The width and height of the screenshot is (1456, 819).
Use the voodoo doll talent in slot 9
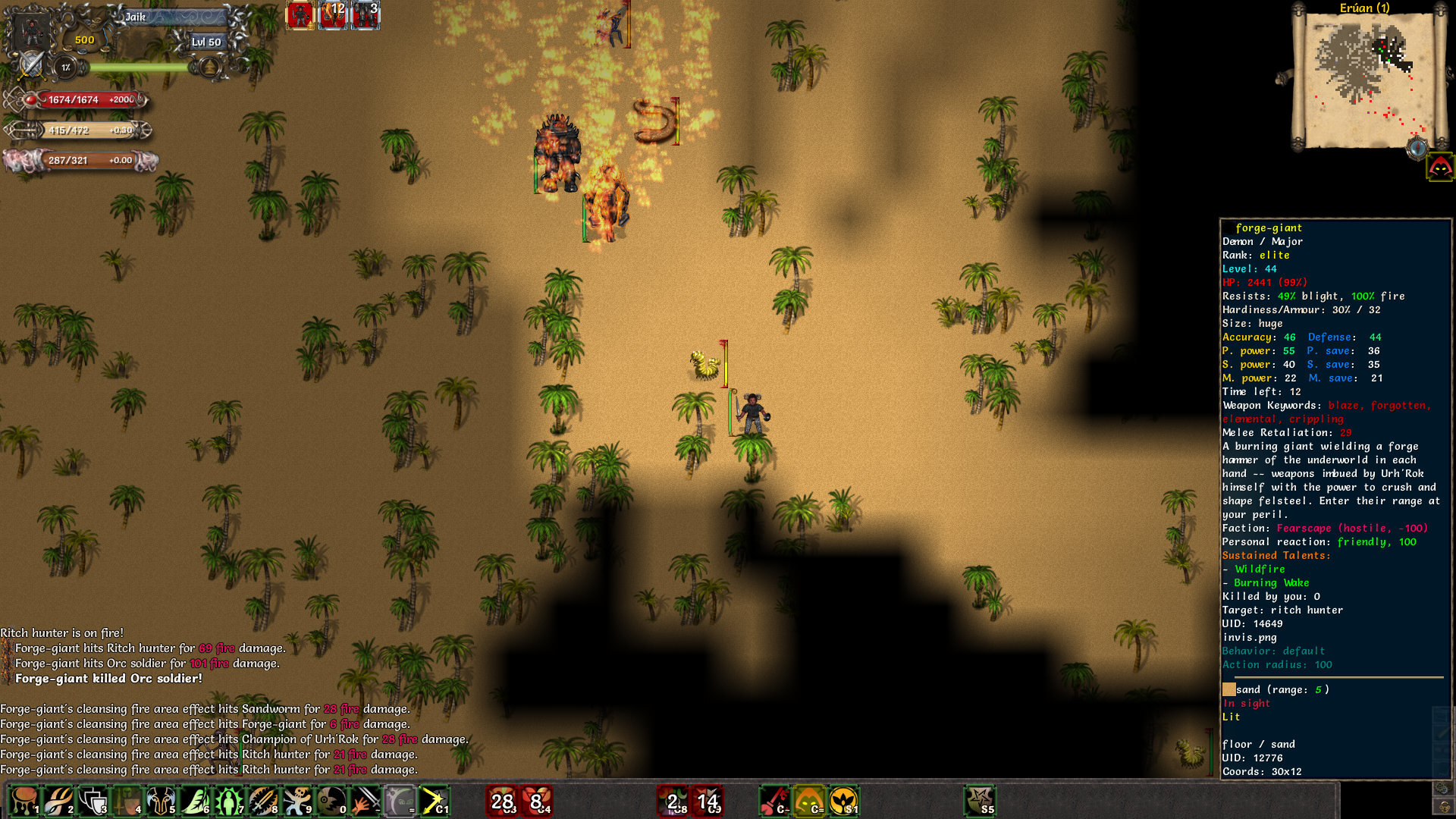[x=297, y=802]
